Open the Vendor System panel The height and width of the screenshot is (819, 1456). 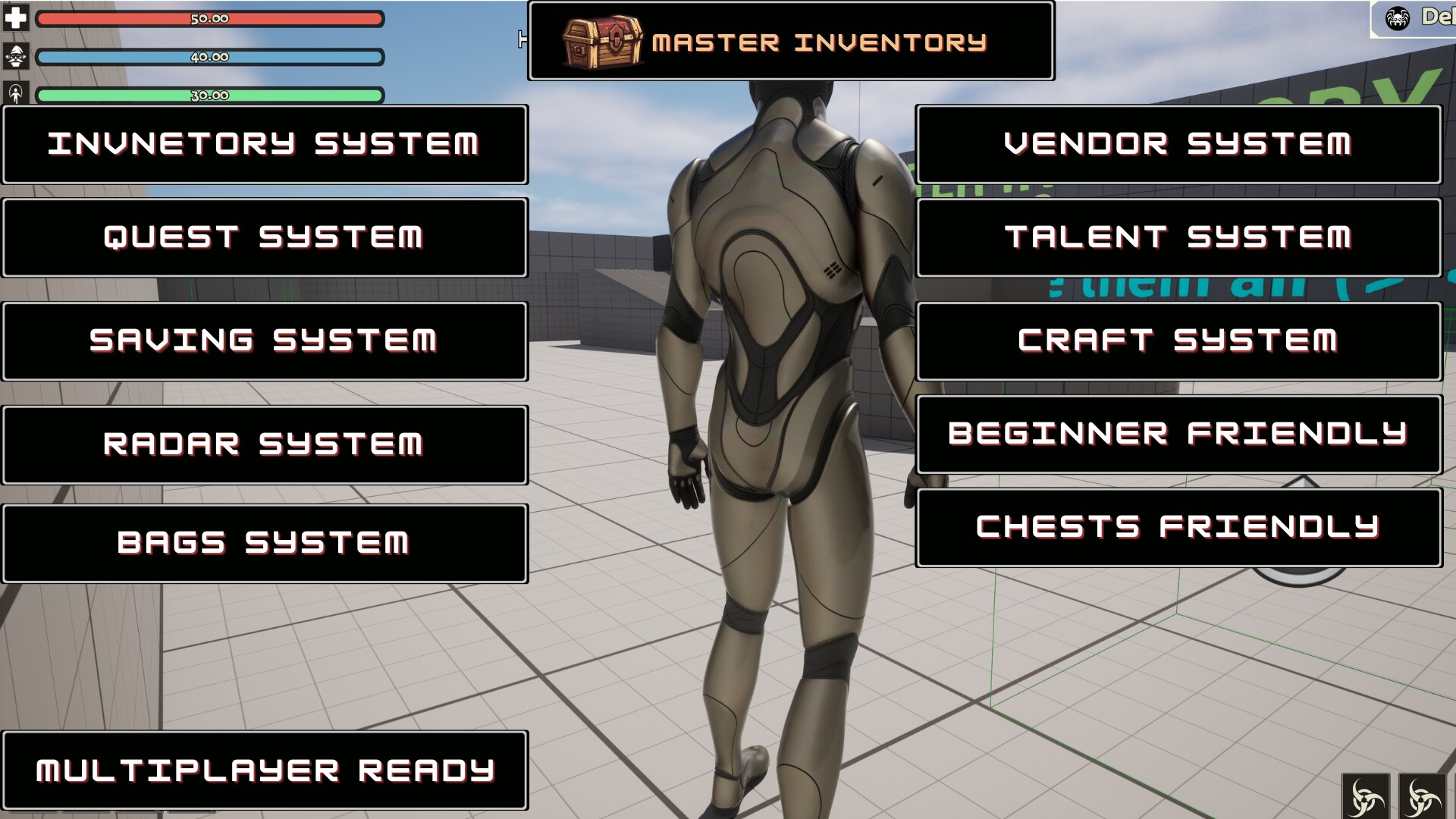[1178, 144]
